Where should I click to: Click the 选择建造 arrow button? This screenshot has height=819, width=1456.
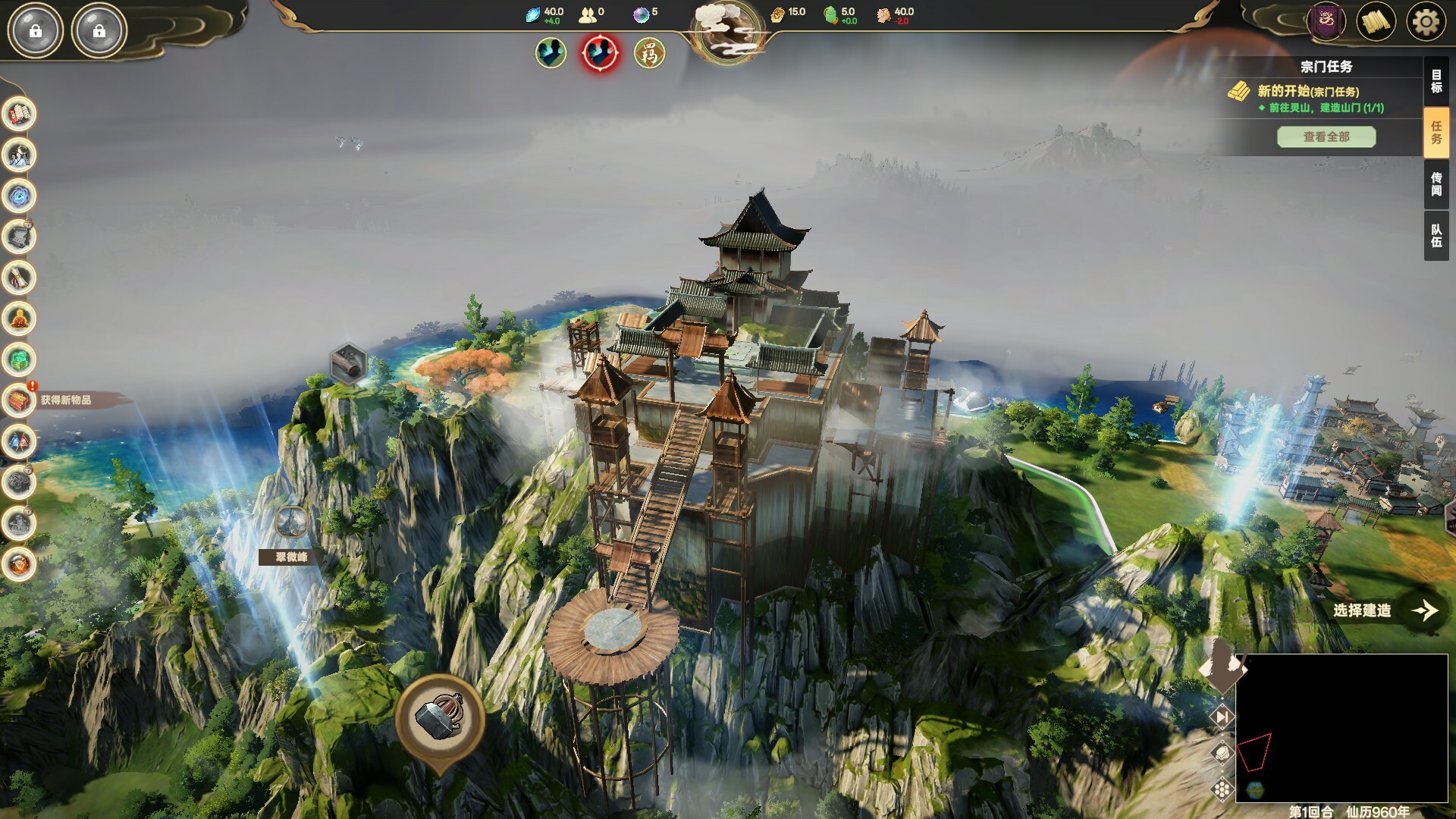(1424, 610)
